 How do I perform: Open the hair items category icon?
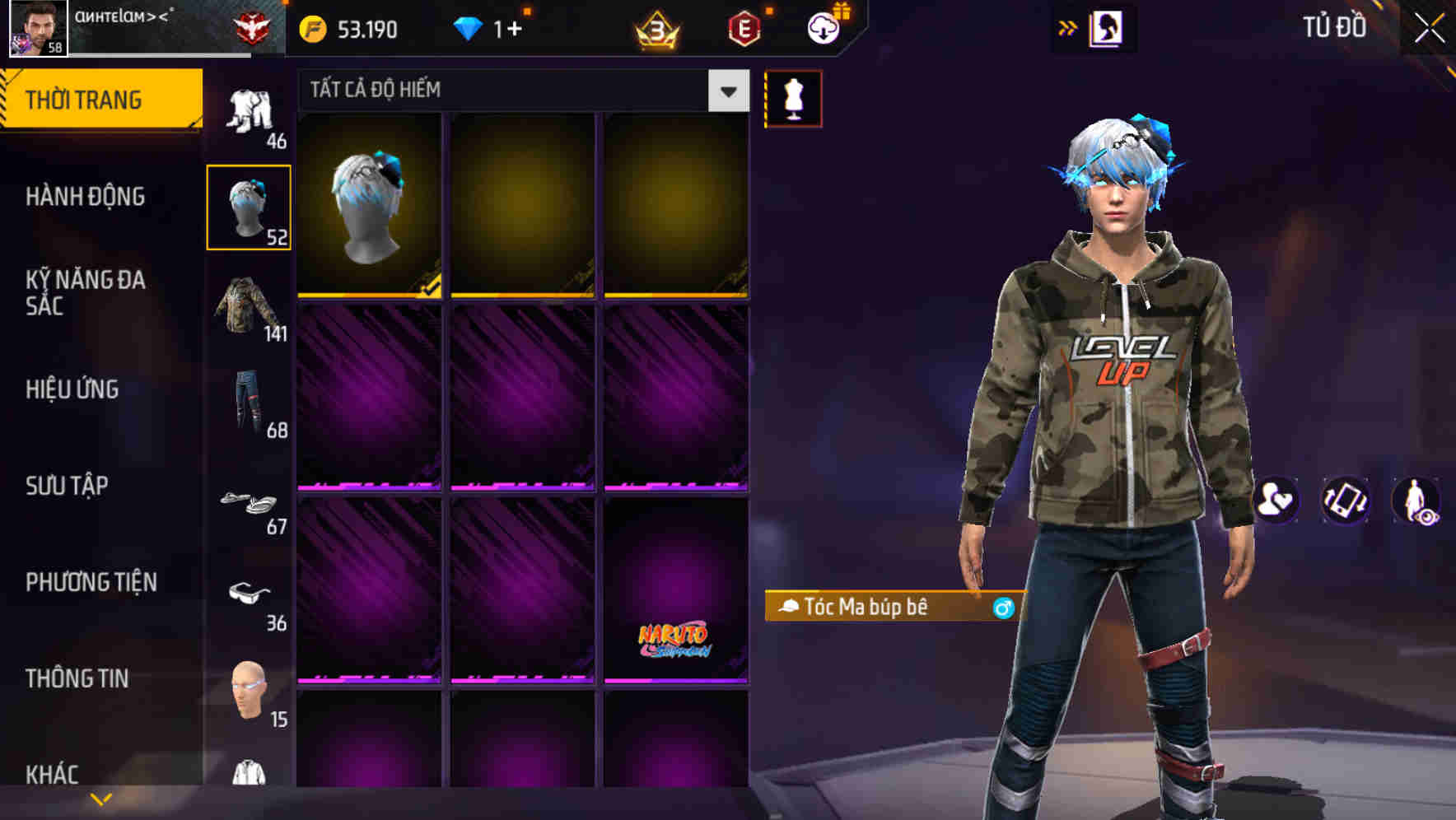click(250, 206)
